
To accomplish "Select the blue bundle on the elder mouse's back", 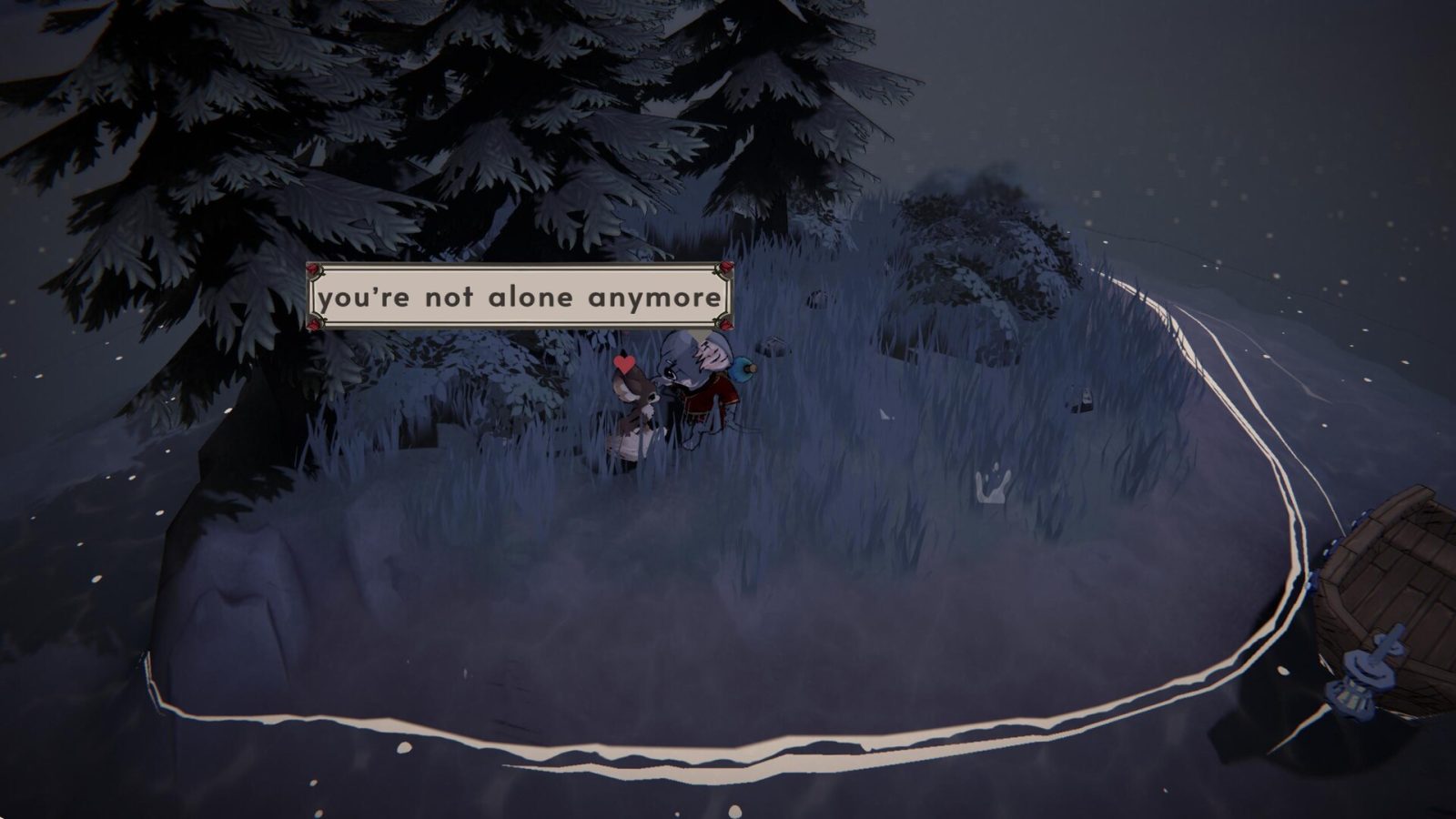I will click(x=742, y=370).
